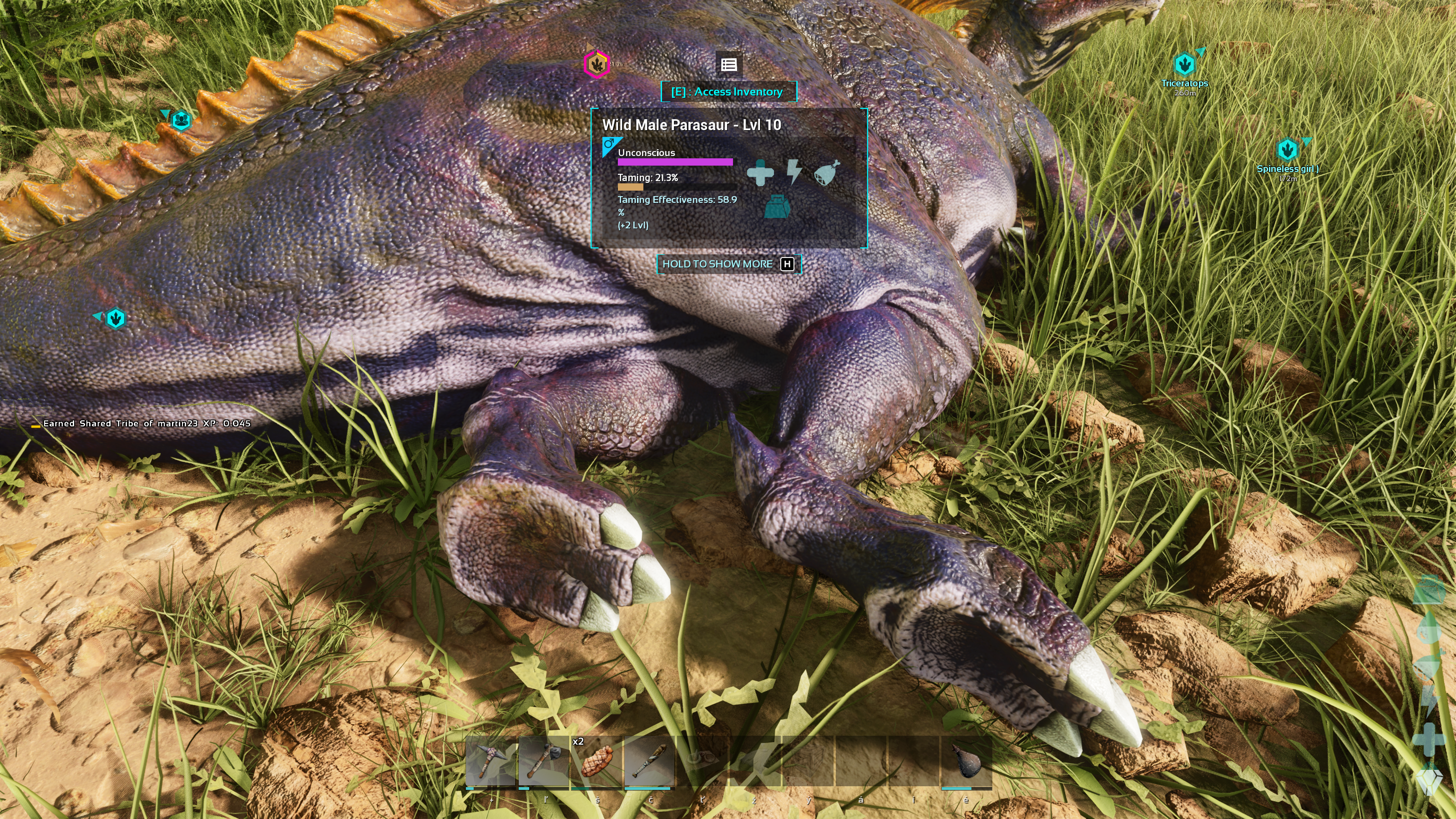Image resolution: width=1456 pixels, height=819 pixels.
Task: Select the waterskin hotbar slot
Action: pyautogui.click(x=966, y=761)
